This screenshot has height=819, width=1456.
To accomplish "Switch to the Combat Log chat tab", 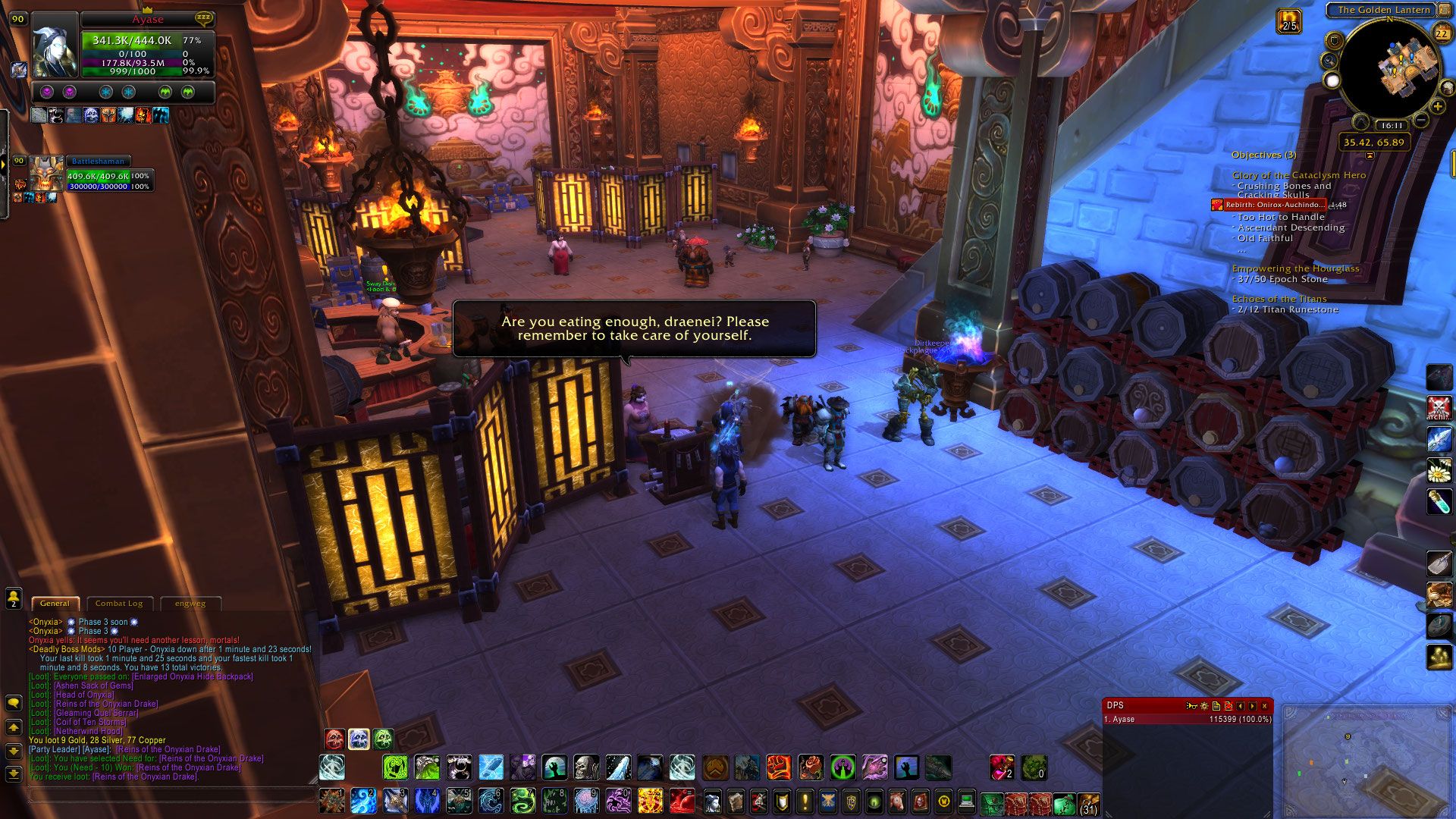I will (119, 604).
